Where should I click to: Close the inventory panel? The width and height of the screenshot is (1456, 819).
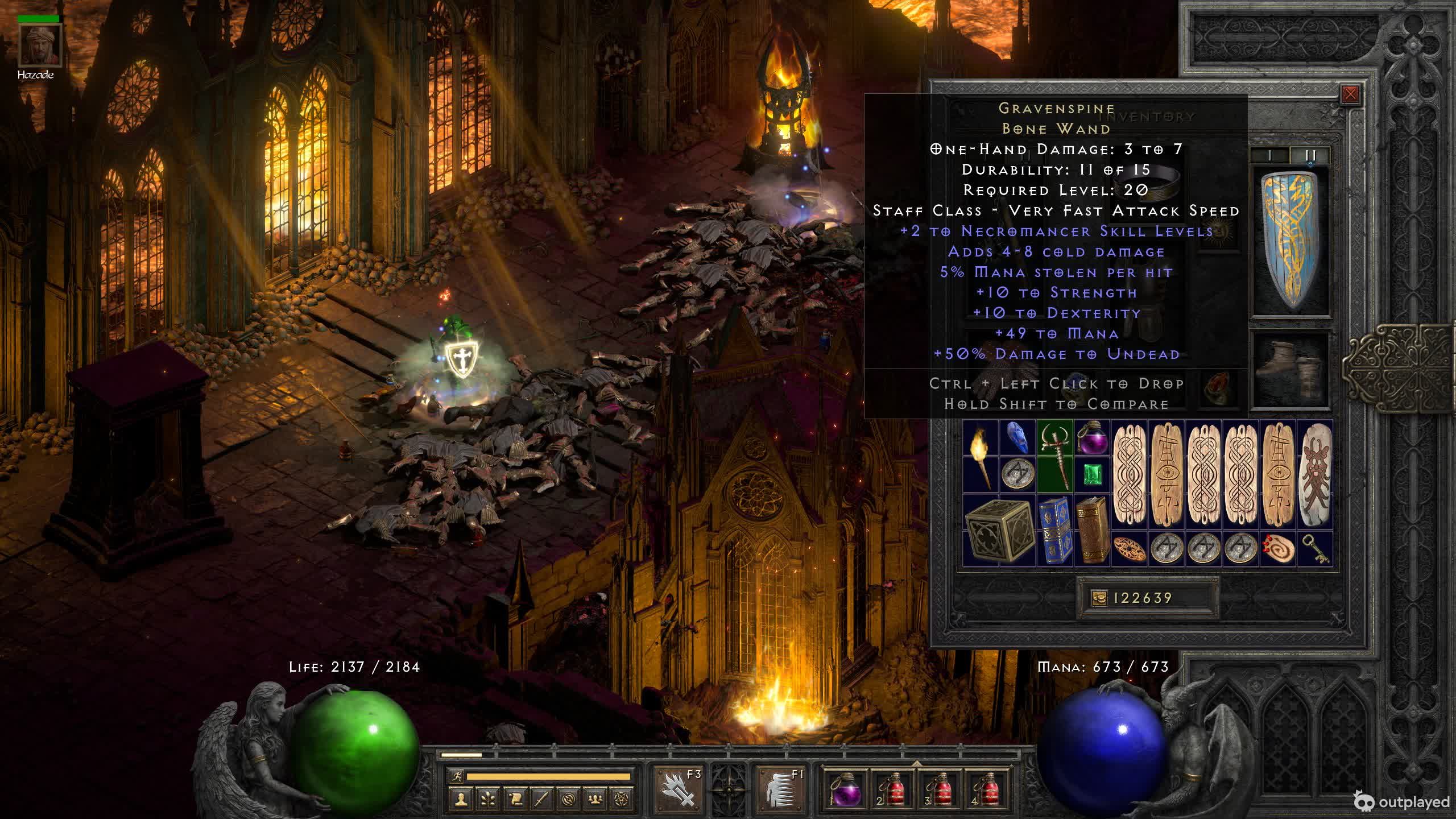point(1350,94)
